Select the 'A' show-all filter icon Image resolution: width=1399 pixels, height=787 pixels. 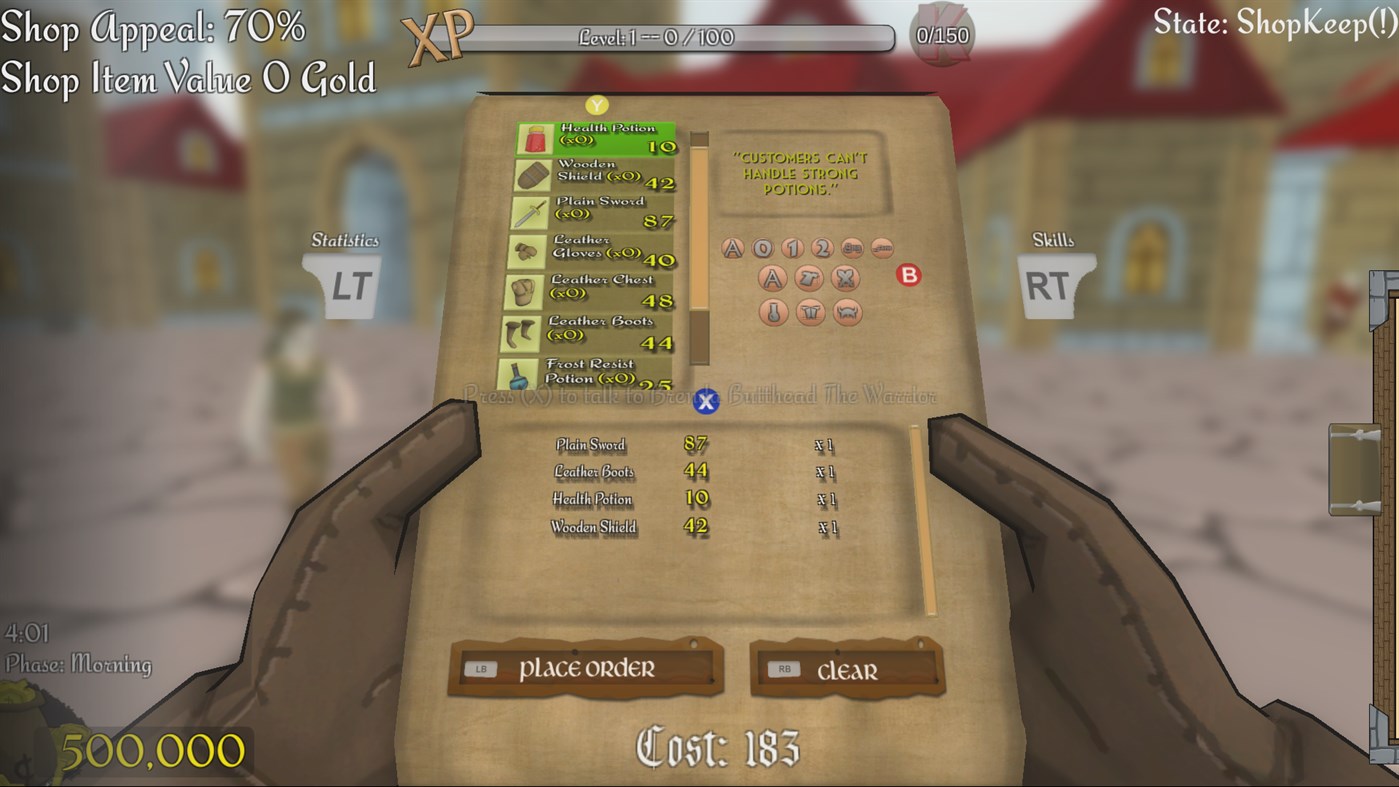(x=733, y=247)
